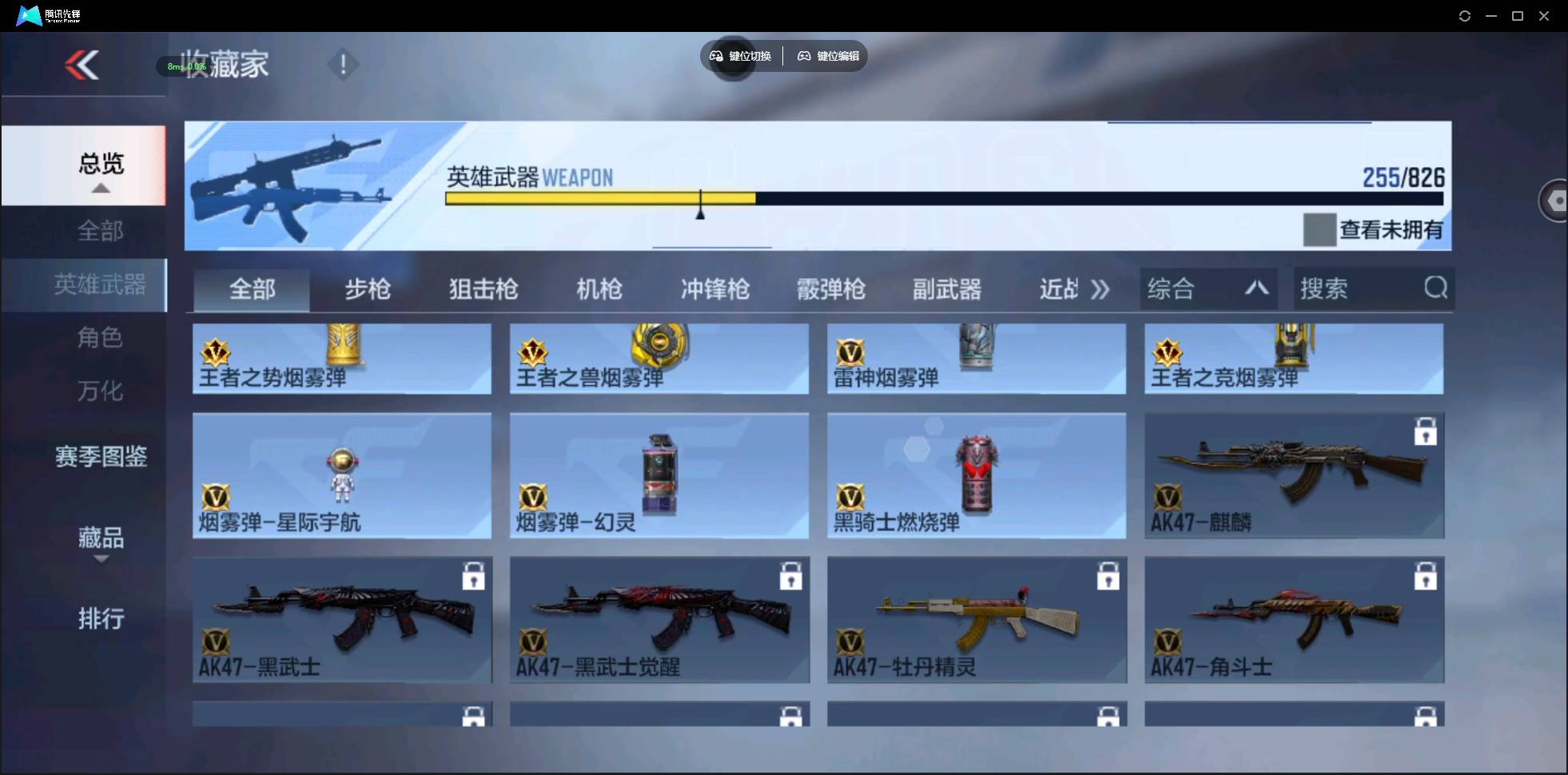This screenshot has width=1568, height=775.
Task: Toggle the lock on AK47-角斗士
Action: tap(1427, 576)
